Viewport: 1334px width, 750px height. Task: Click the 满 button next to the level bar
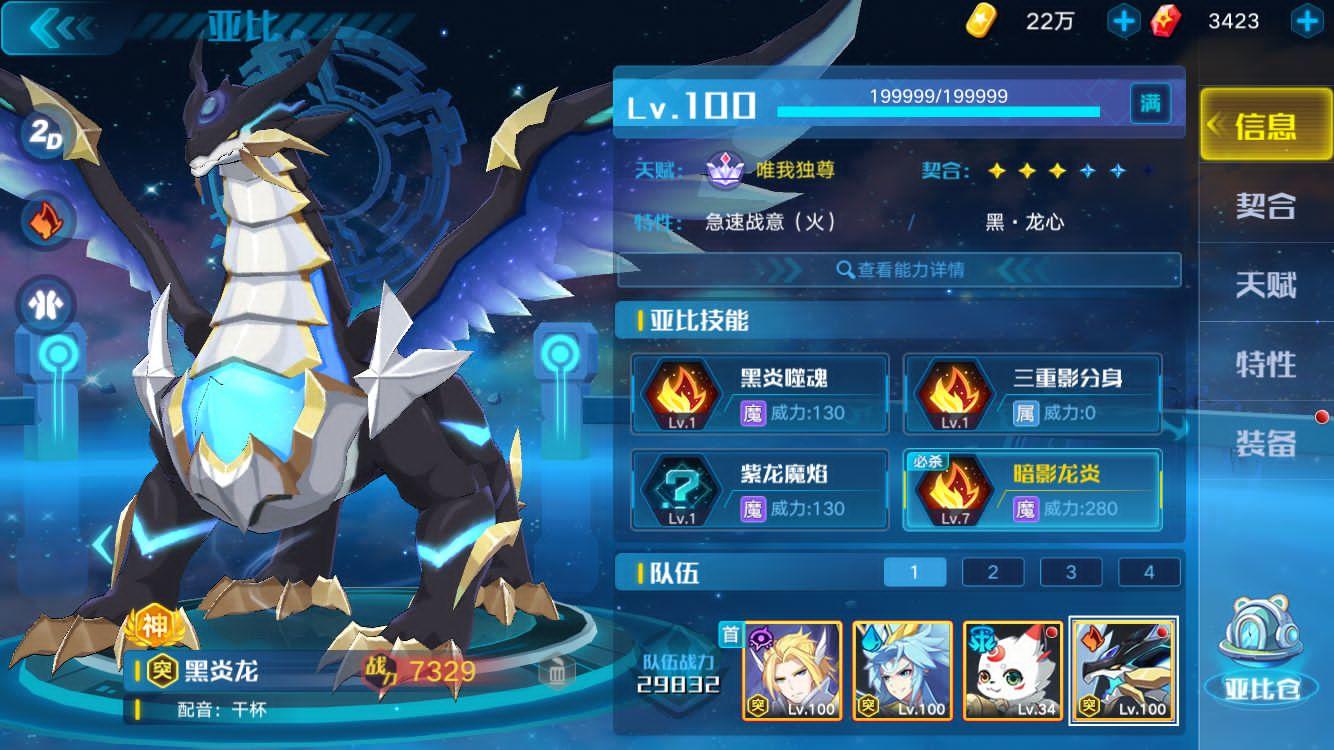(x=1150, y=103)
